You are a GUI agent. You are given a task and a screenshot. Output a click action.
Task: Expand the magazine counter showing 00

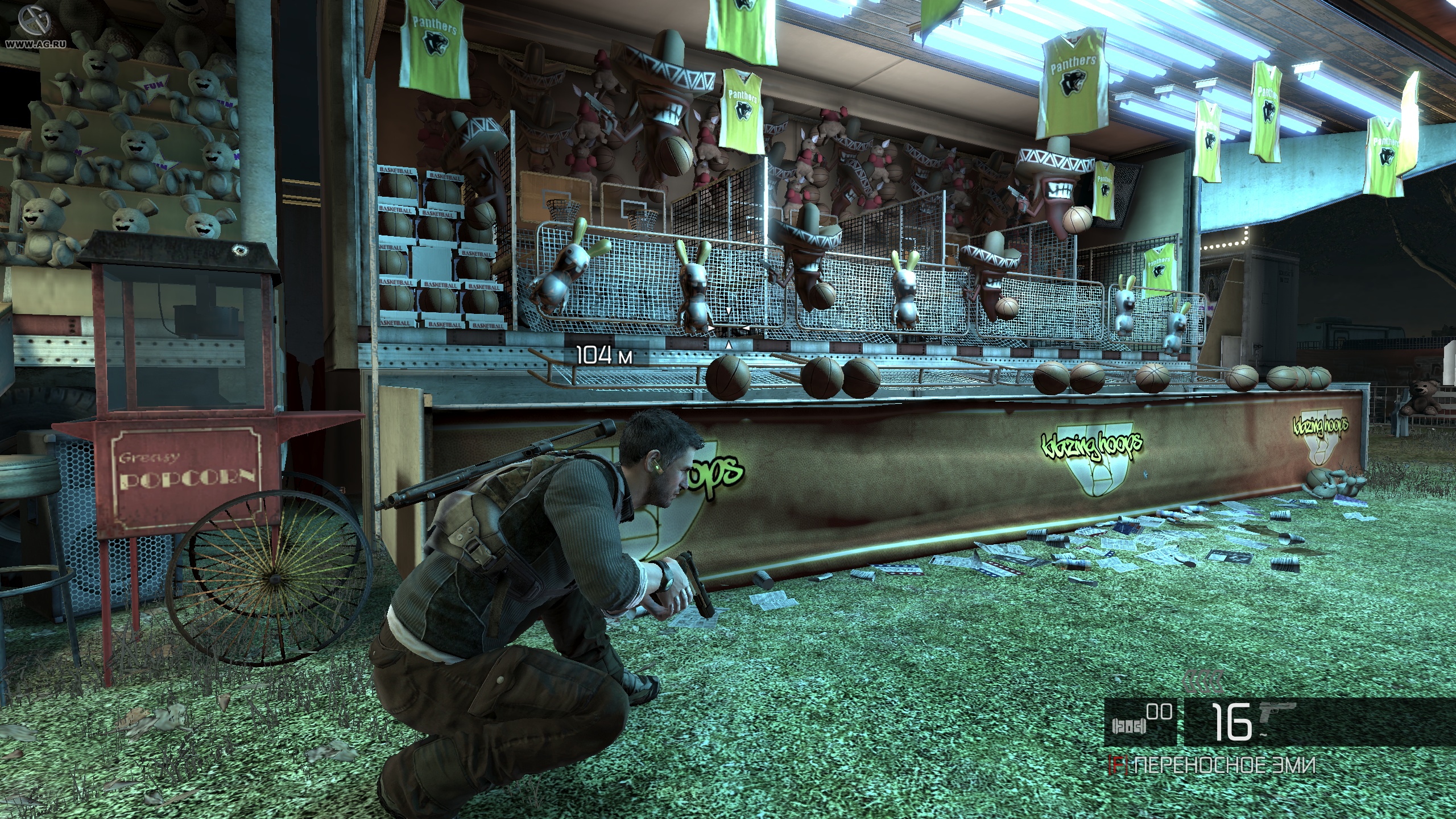pos(1159,712)
